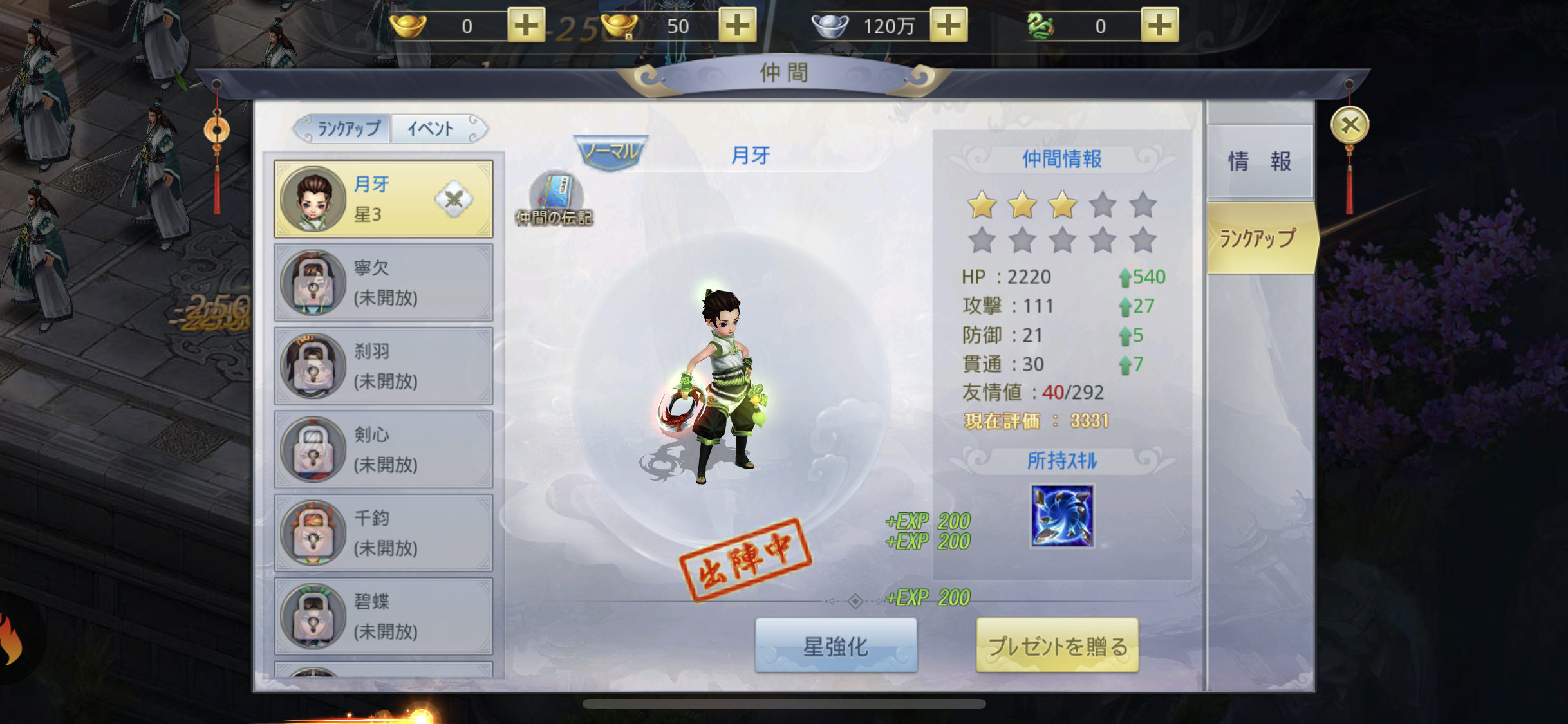Choose the locked companion 碧蝶
Image resolution: width=1568 pixels, height=724 pixels.
tap(384, 617)
